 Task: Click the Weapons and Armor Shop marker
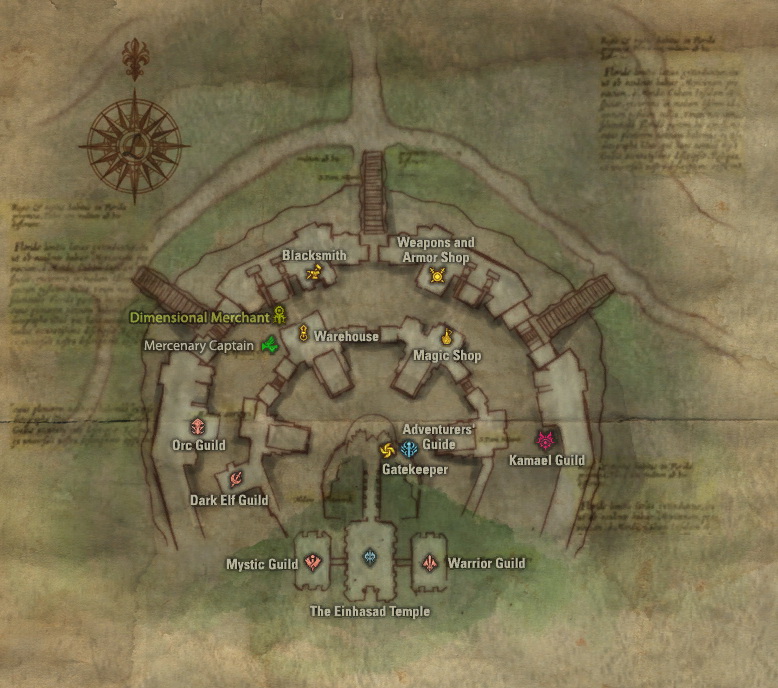coord(436,275)
